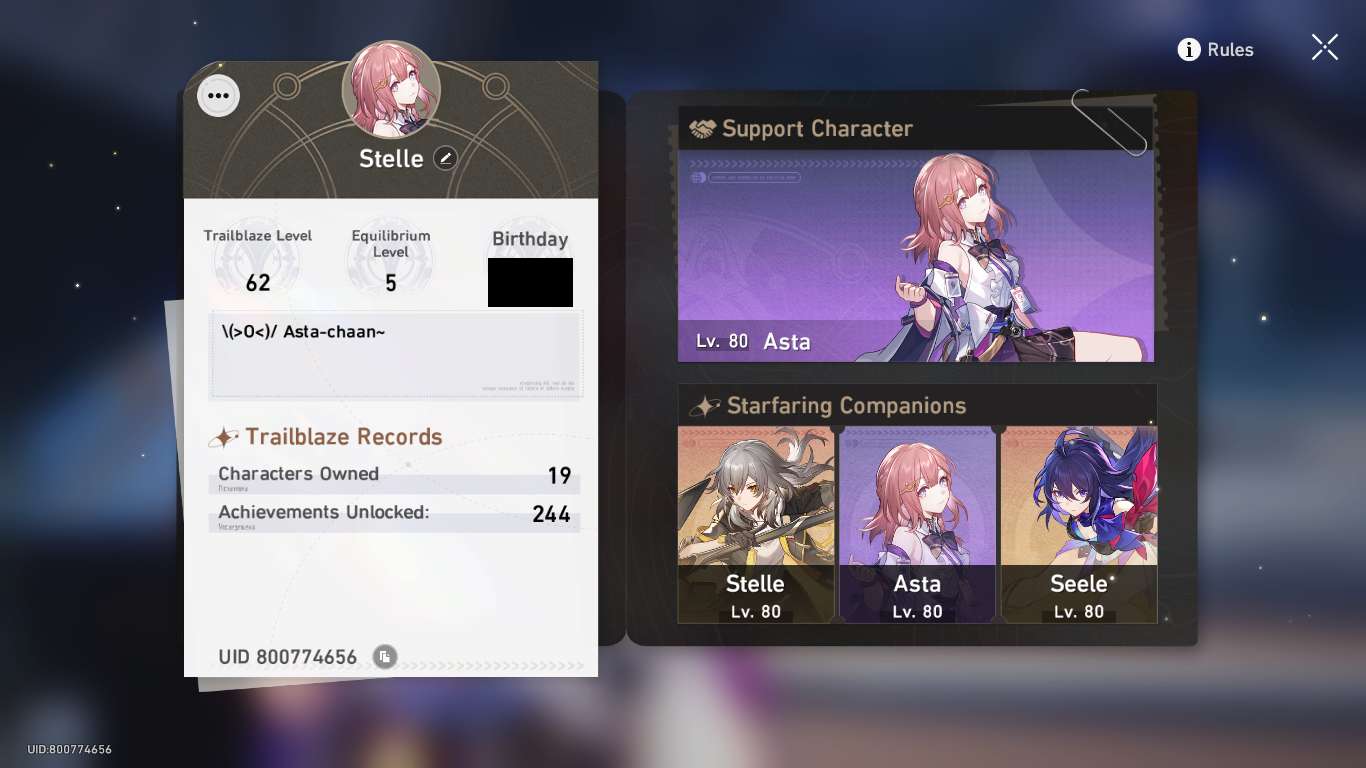This screenshot has width=1366, height=768.
Task: Click the Trailblaze Level 62 emblem
Action: (258, 262)
